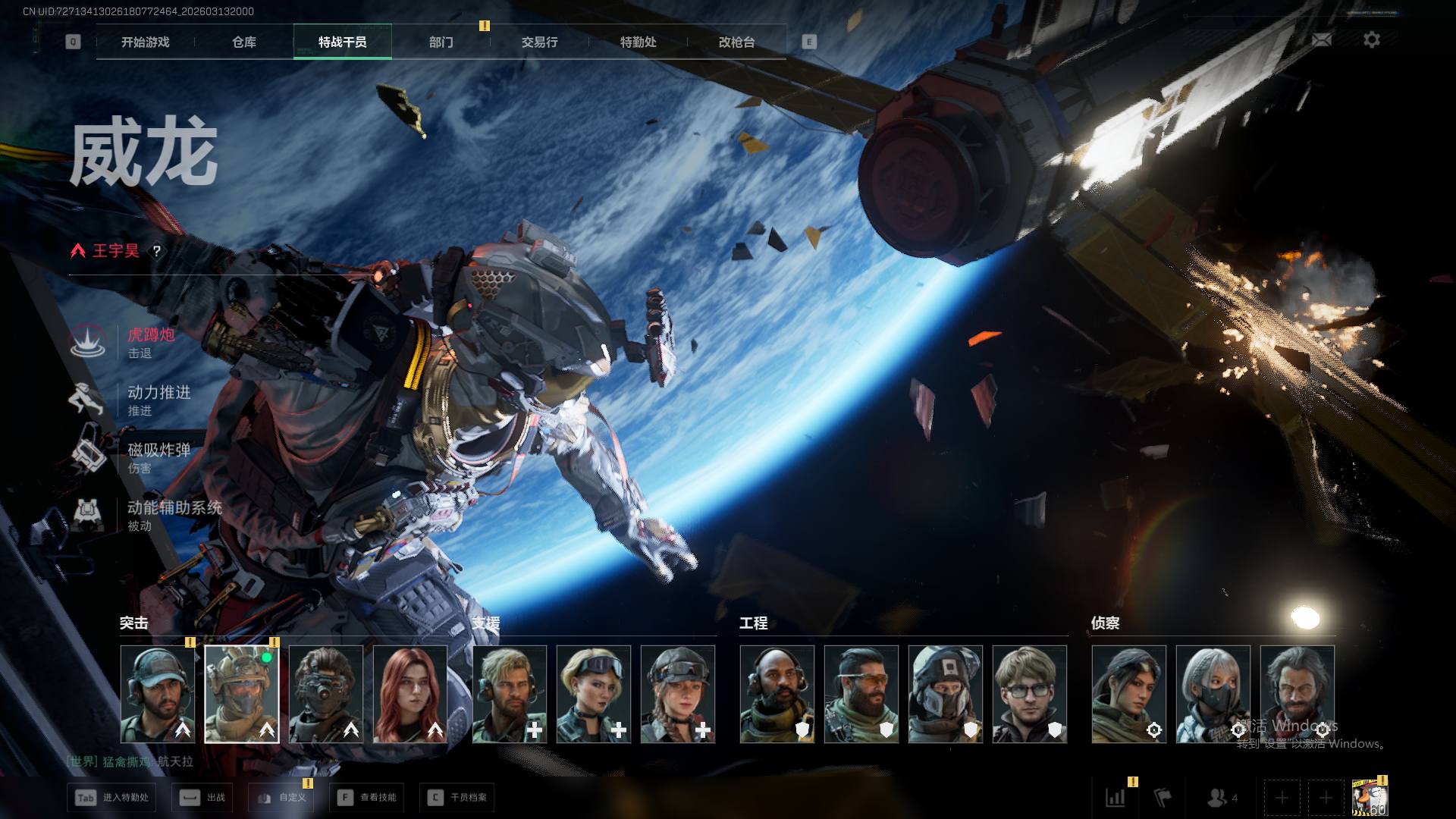The height and width of the screenshot is (819, 1456).
Task: Open the 干员档案 operator file
Action: 457,798
